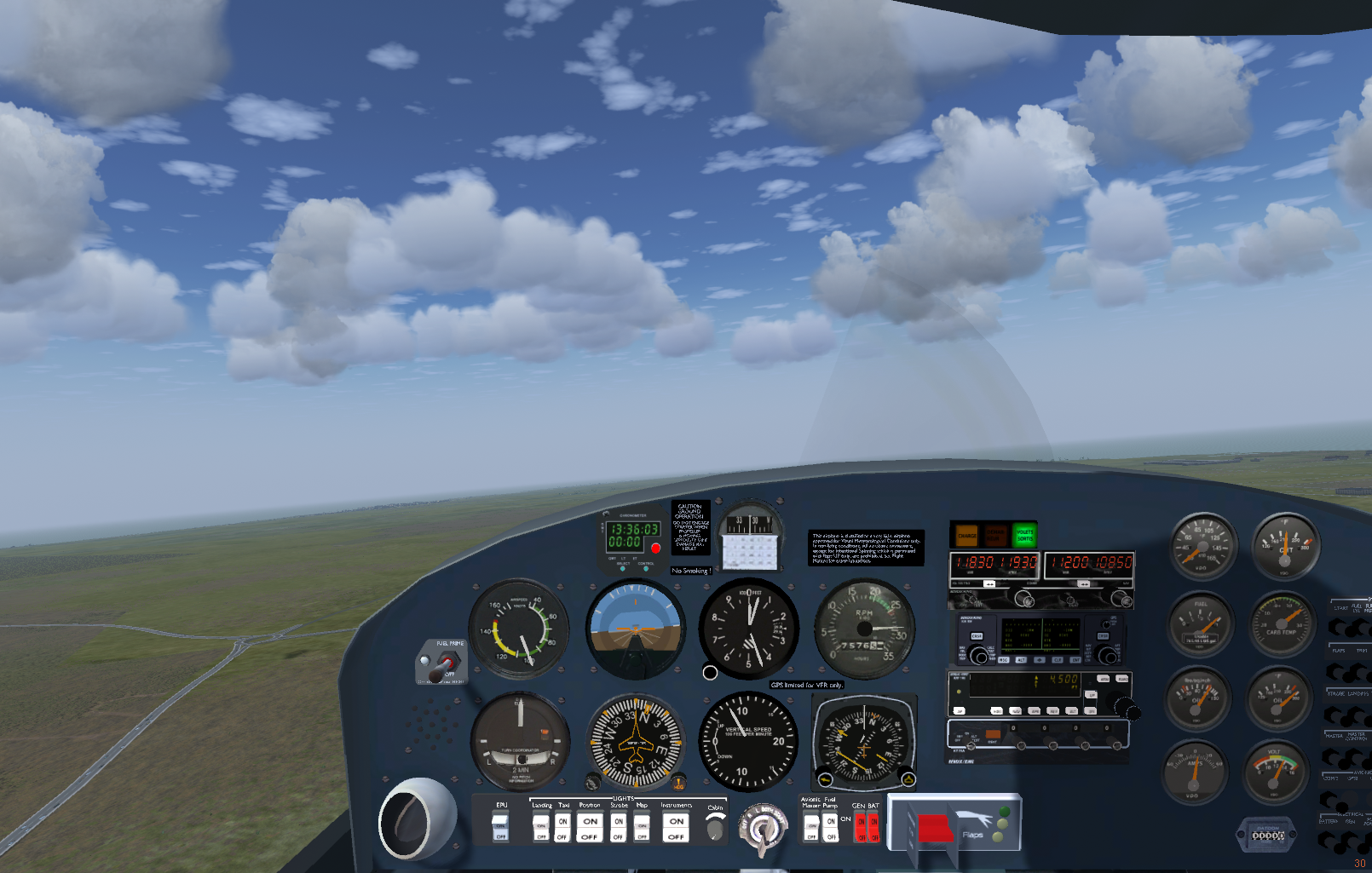Screen dimensions: 1372x873
Task: Click the chronometer's red button
Action: 655,548
